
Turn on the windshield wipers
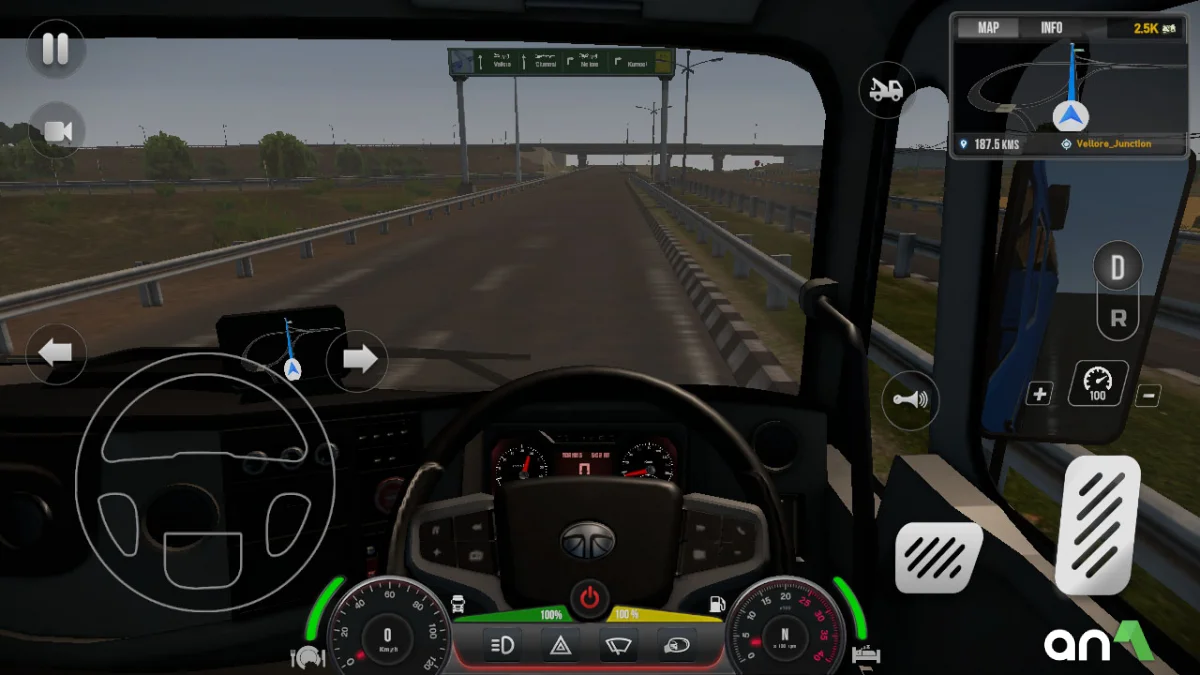pyautogui.click(x=619, y=645)
